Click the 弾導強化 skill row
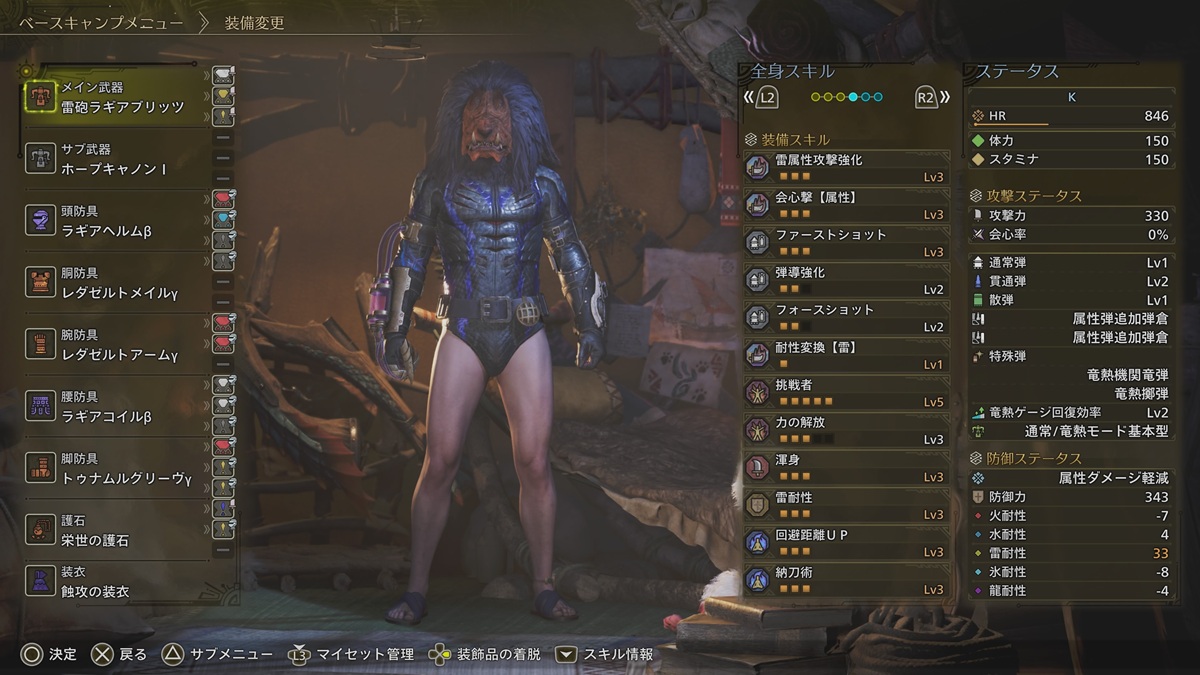 tap(847, 280)
